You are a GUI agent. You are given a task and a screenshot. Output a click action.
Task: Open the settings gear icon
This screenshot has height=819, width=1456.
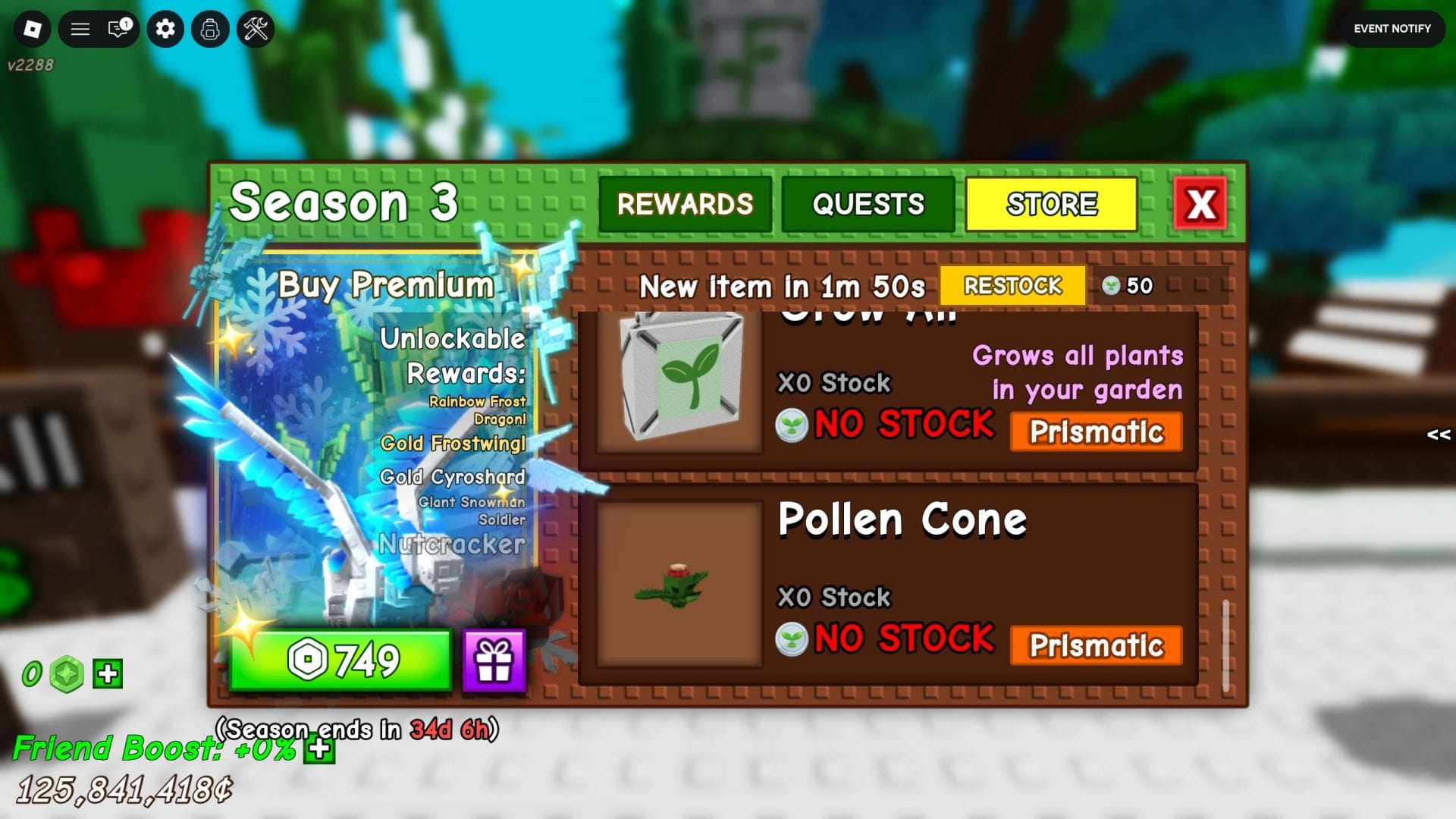165,29
